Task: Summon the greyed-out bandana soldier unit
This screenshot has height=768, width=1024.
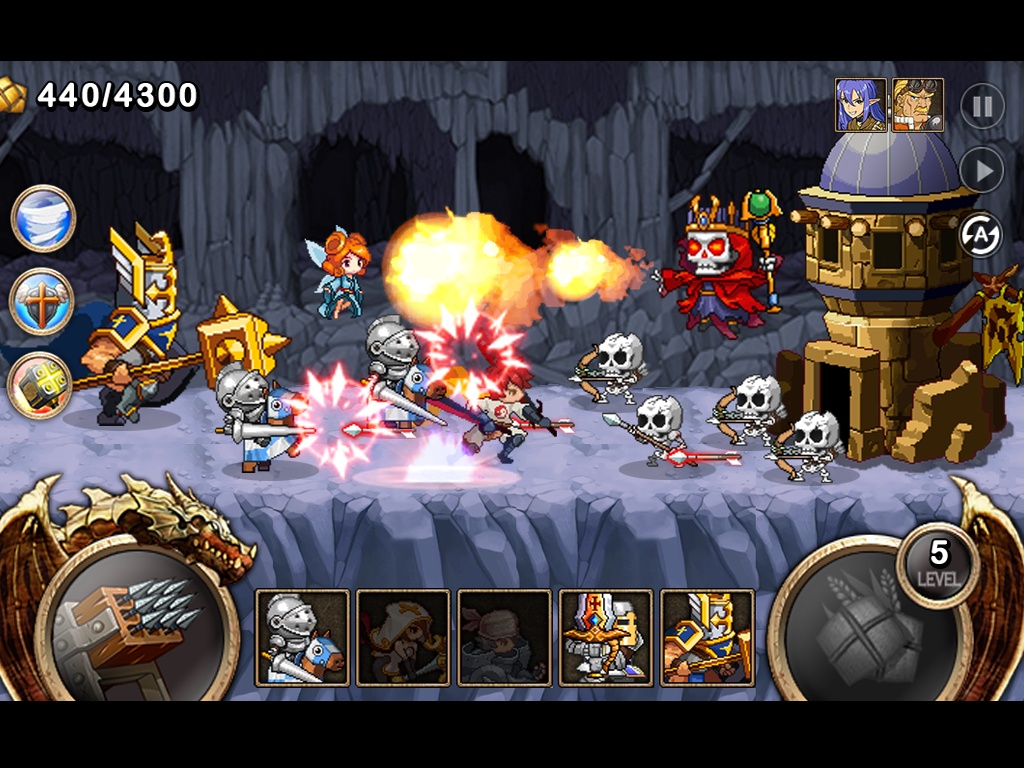Action: tap(505, 637)
